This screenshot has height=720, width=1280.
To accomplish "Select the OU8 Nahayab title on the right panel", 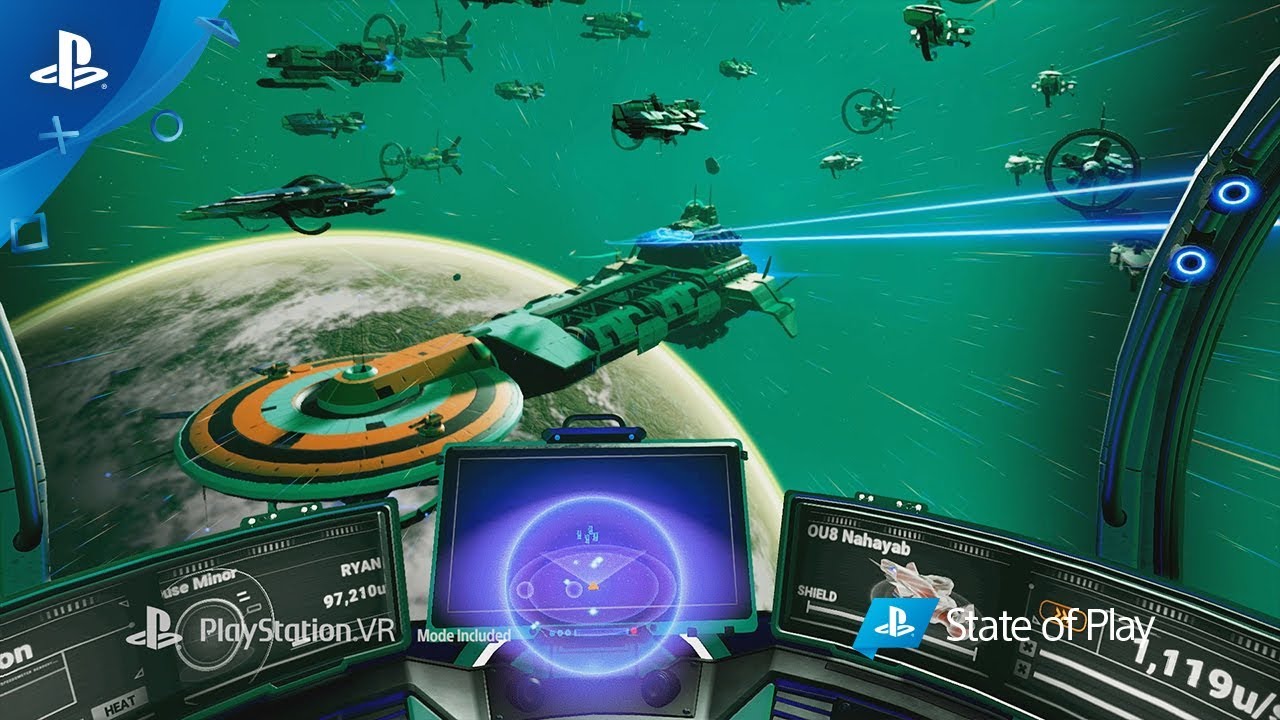I will [x=858, y=539].
